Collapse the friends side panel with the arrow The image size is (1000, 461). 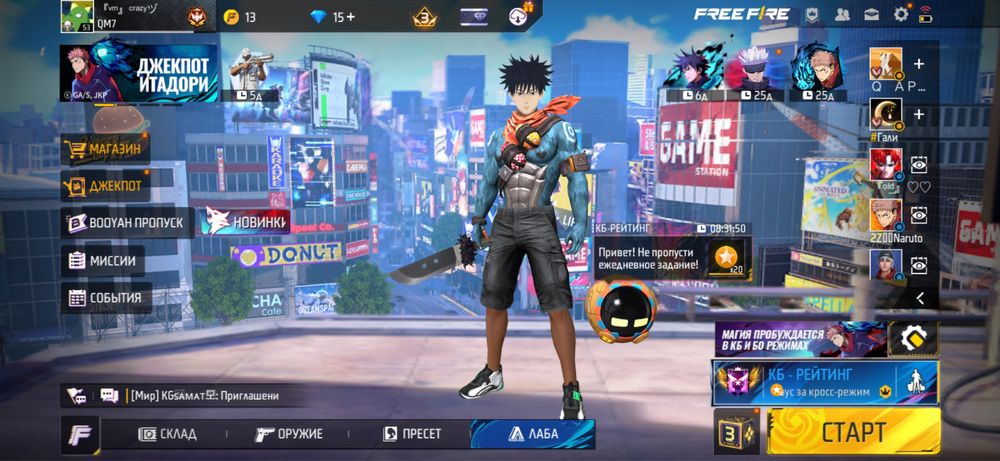[x=920, y=298]
